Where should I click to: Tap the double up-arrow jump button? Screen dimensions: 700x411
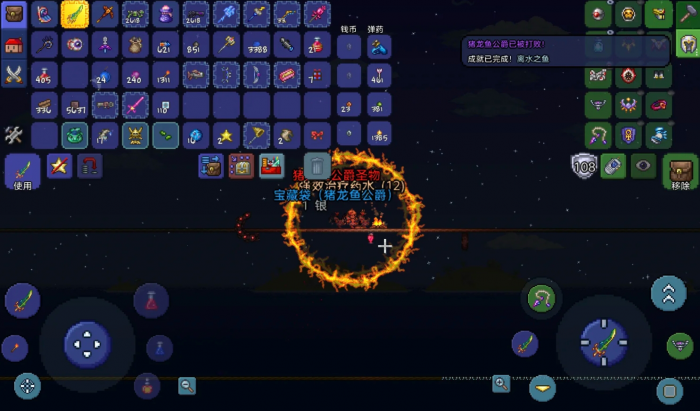(x=668, y=292)
